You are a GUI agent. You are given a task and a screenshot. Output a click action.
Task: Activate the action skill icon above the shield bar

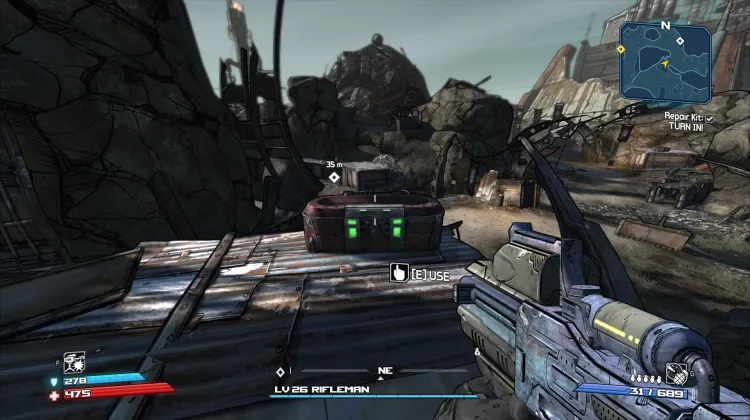click(x=74, y=362)
